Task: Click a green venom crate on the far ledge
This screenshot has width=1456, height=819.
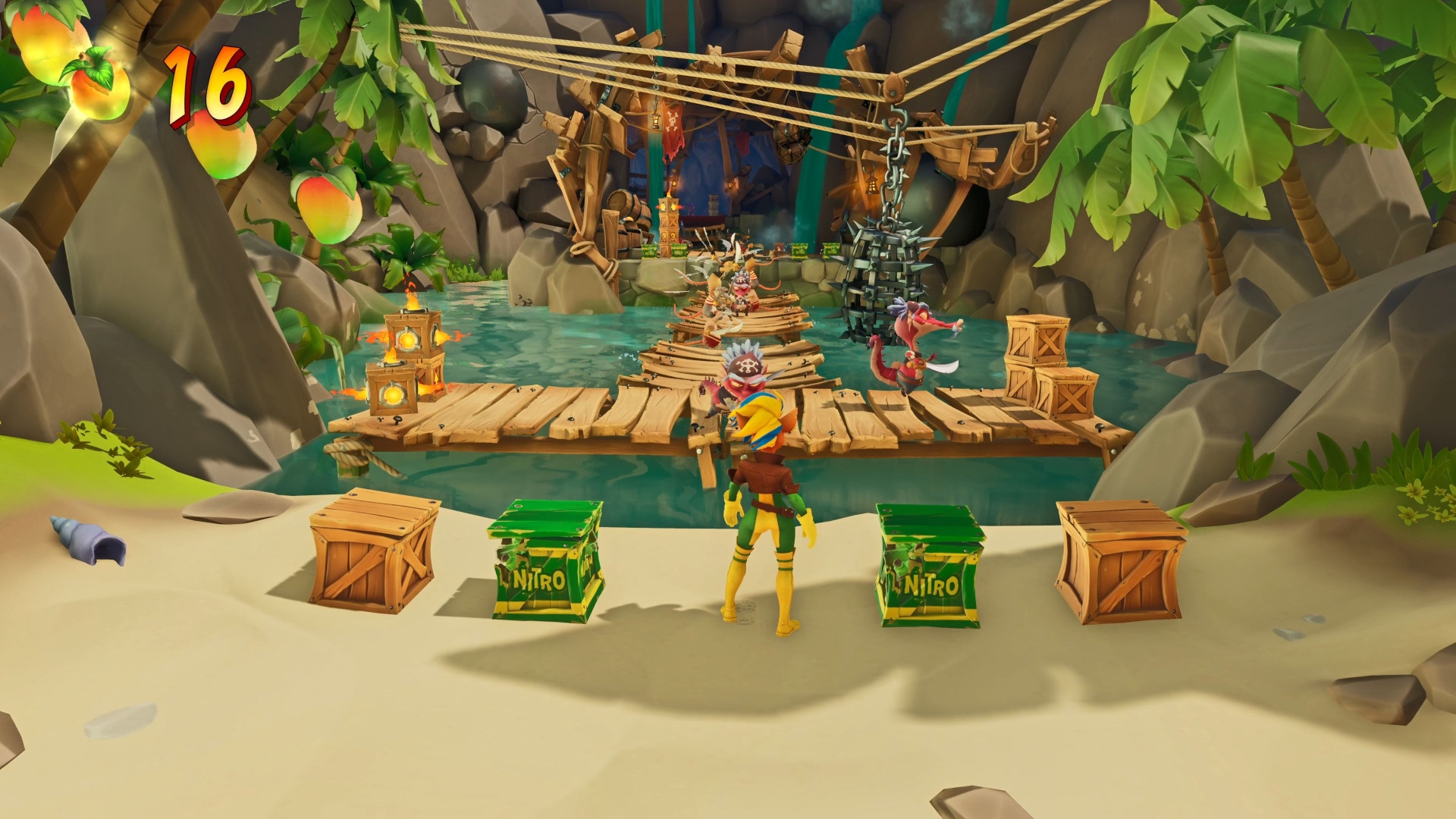Action: [800, 251]
